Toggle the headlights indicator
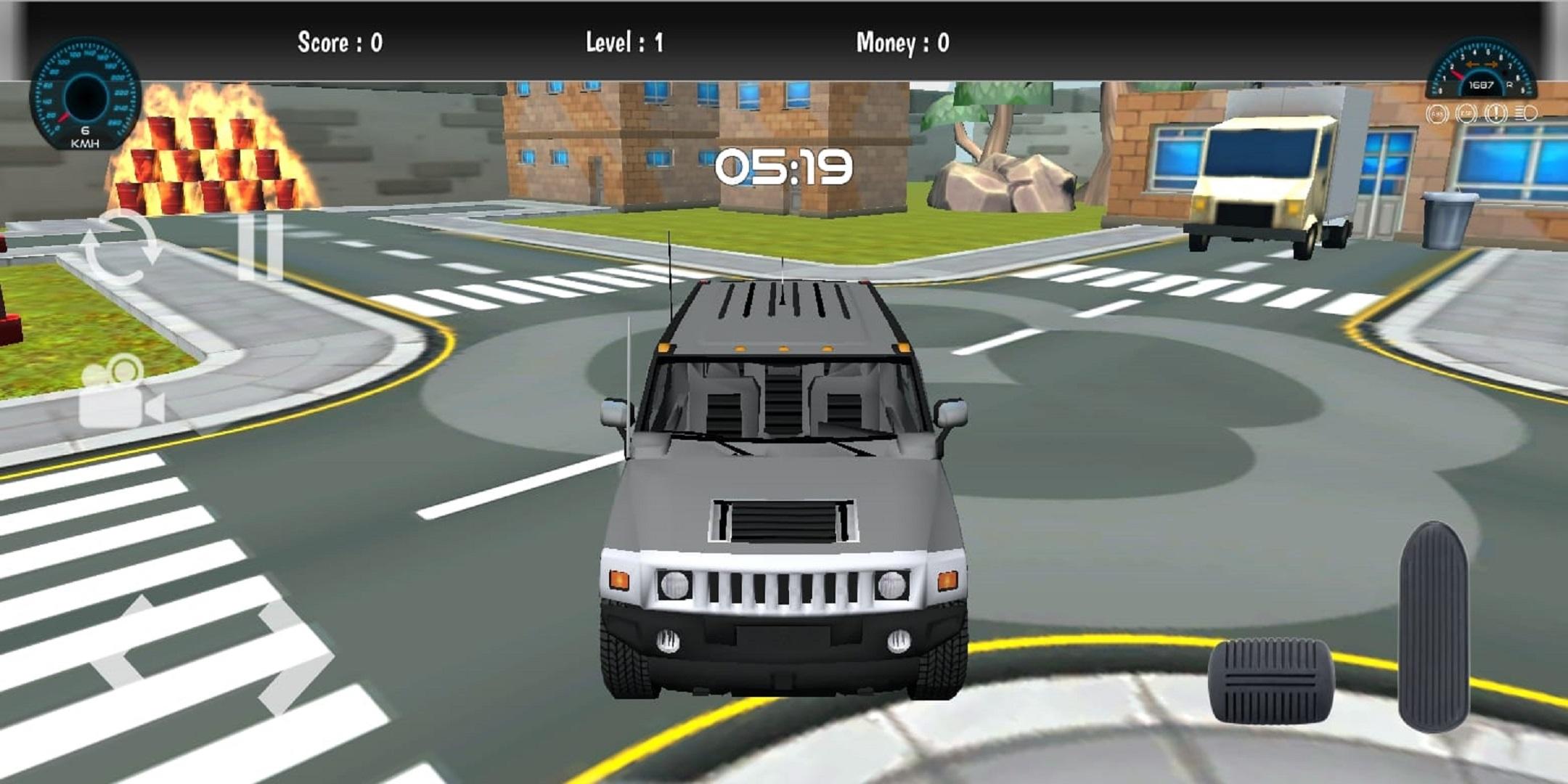Viewport: 1568px width, 784px height. [1526, 113]
